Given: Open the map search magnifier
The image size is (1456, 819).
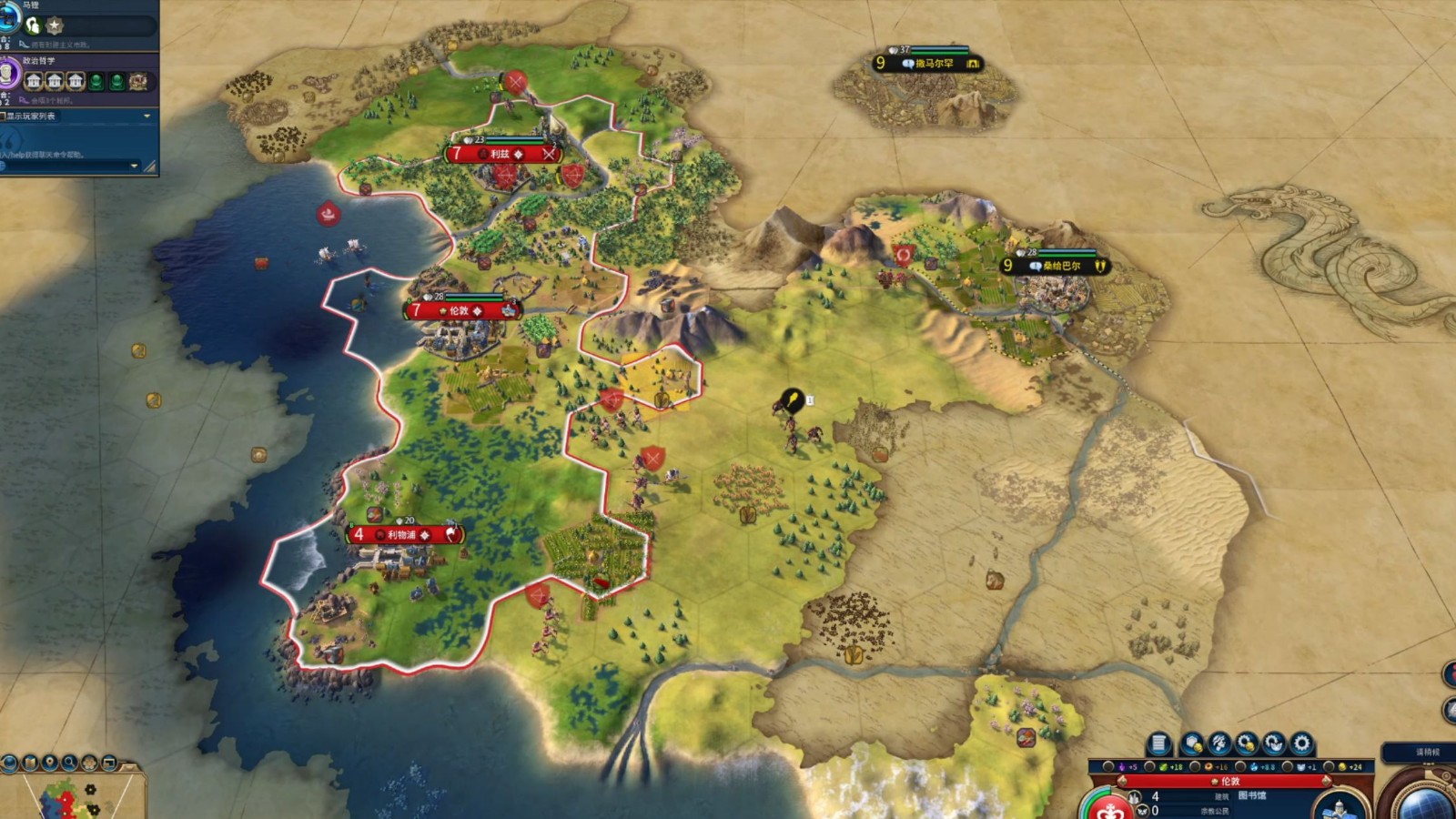Looking at the screenshot, I should point(71,763).
